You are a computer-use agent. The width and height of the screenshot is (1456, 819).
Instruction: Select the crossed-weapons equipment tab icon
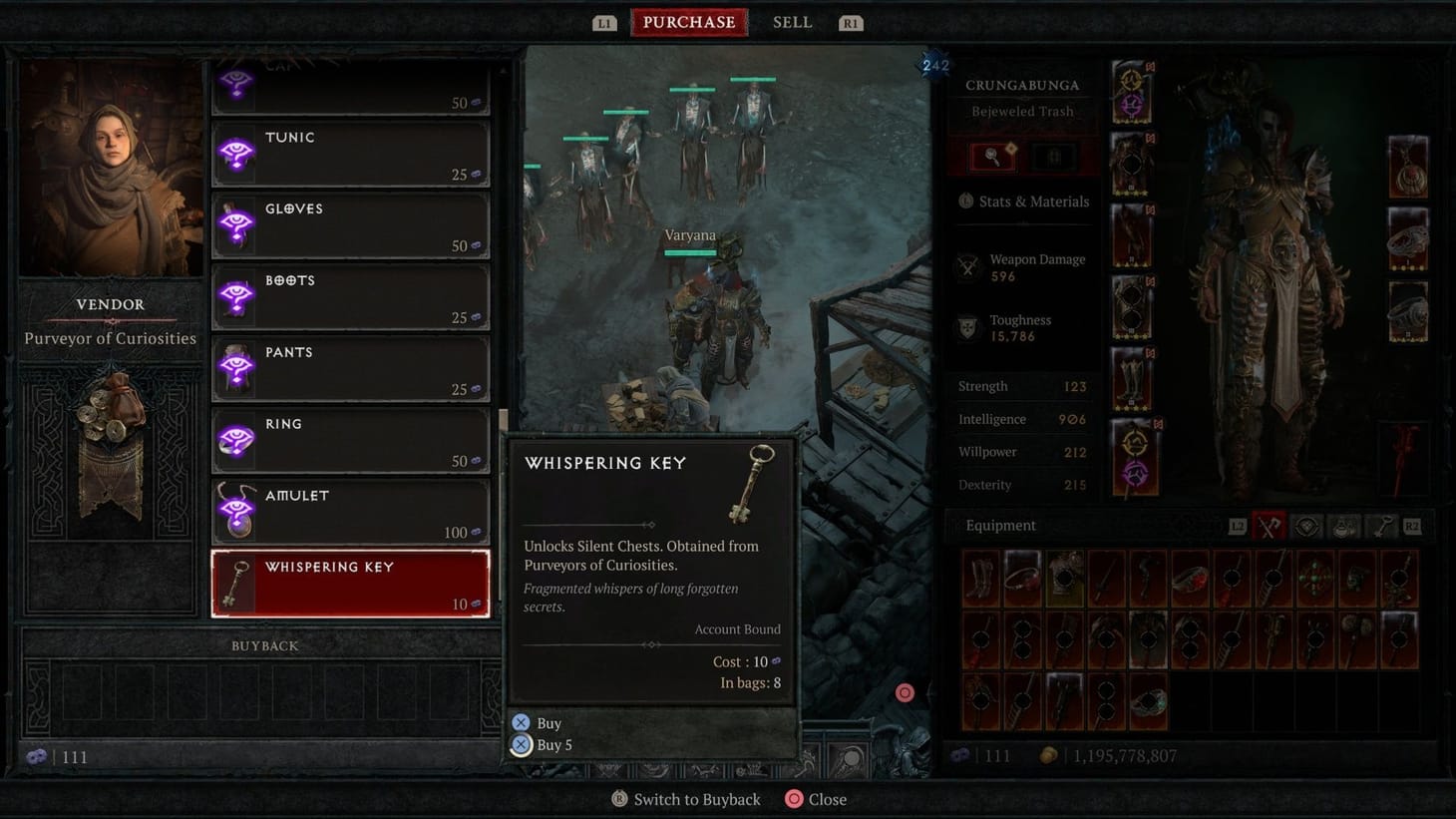[x=1269, y=526]
